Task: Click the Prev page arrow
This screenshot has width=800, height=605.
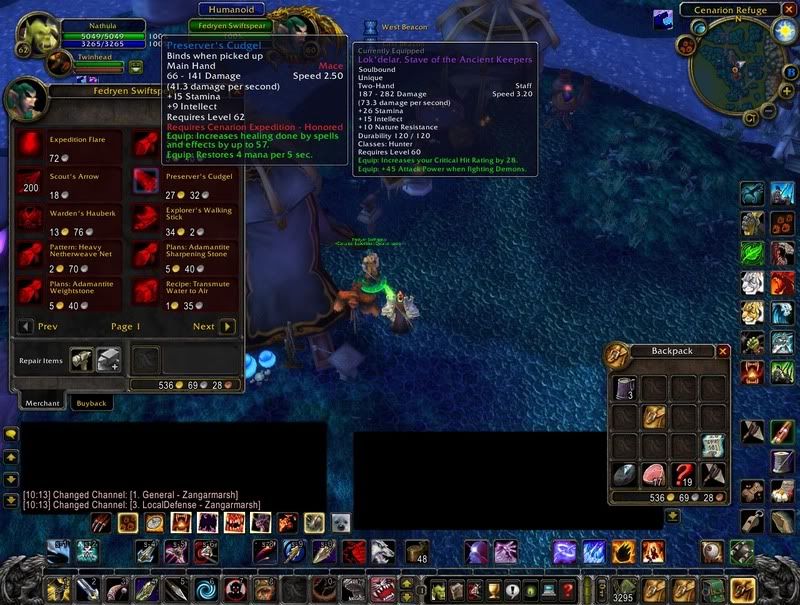Action: [x=26, y=326]
